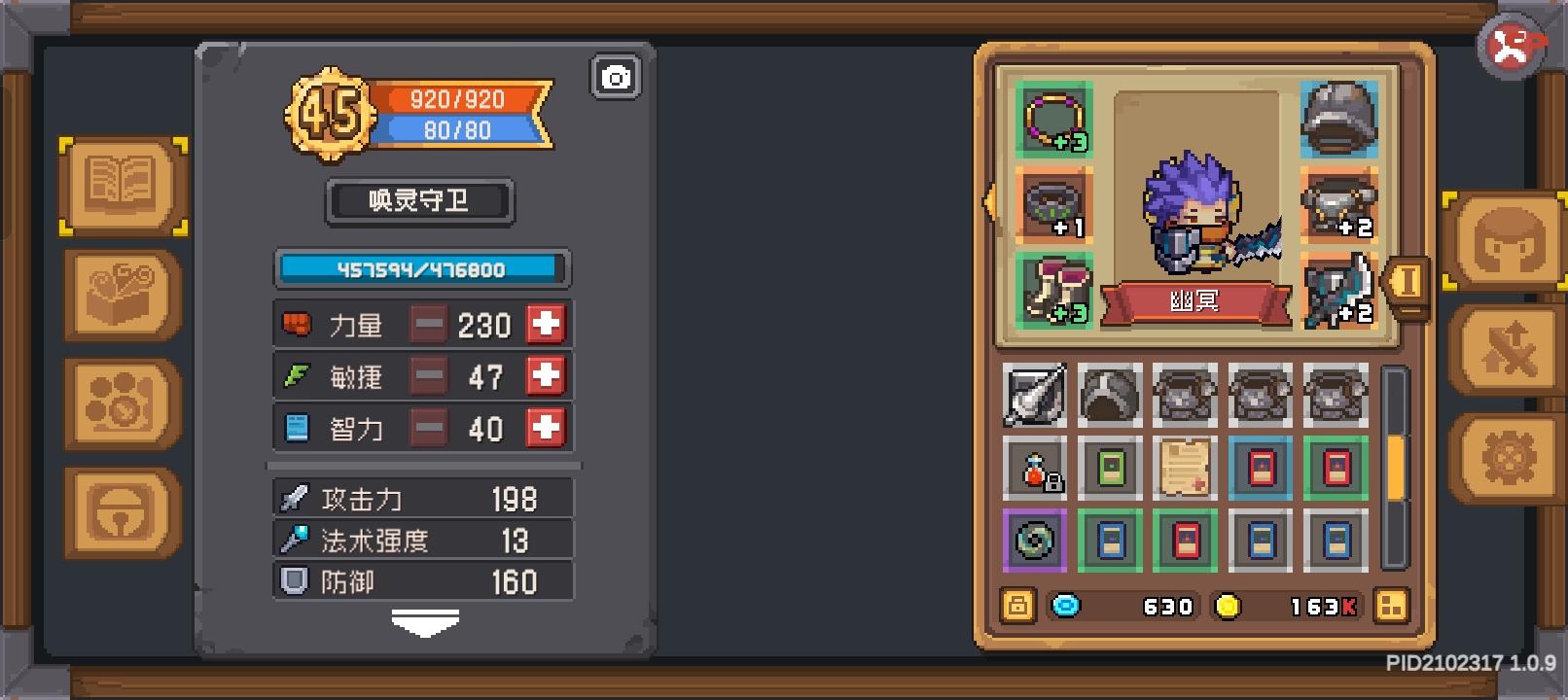Image resolution: width=1568 pixels, height=700 pixels.
Task: Select the locked red potion in inventory
Action: coord(1034,465)
